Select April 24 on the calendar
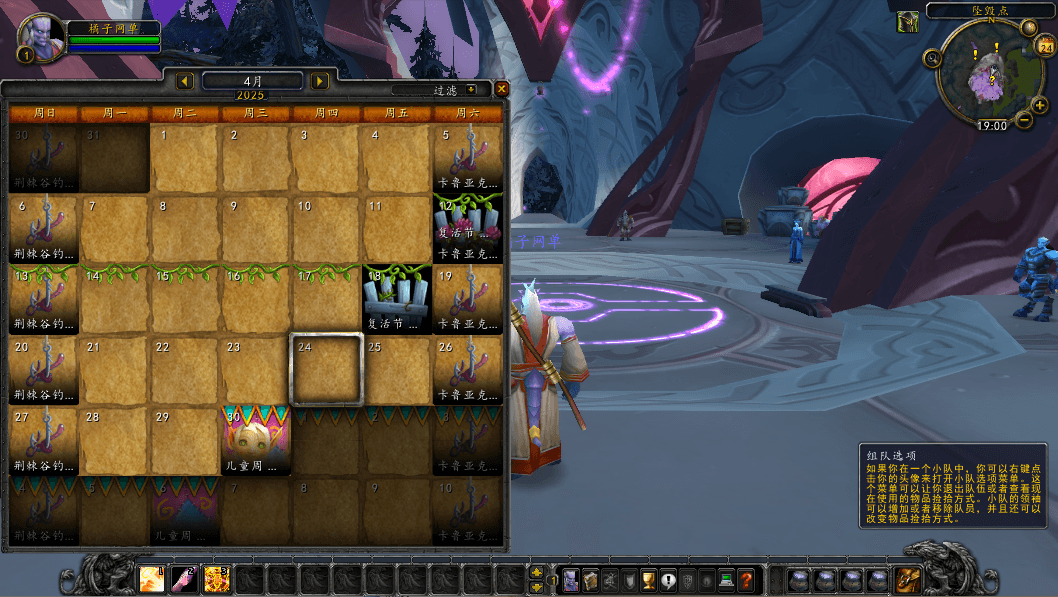Screen dimensions: 1058x597 pyautogui.click(x=326, y=369)
